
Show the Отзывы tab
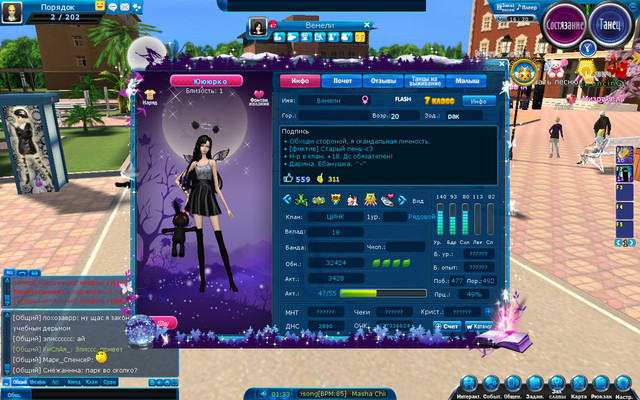tap(383, 81)
